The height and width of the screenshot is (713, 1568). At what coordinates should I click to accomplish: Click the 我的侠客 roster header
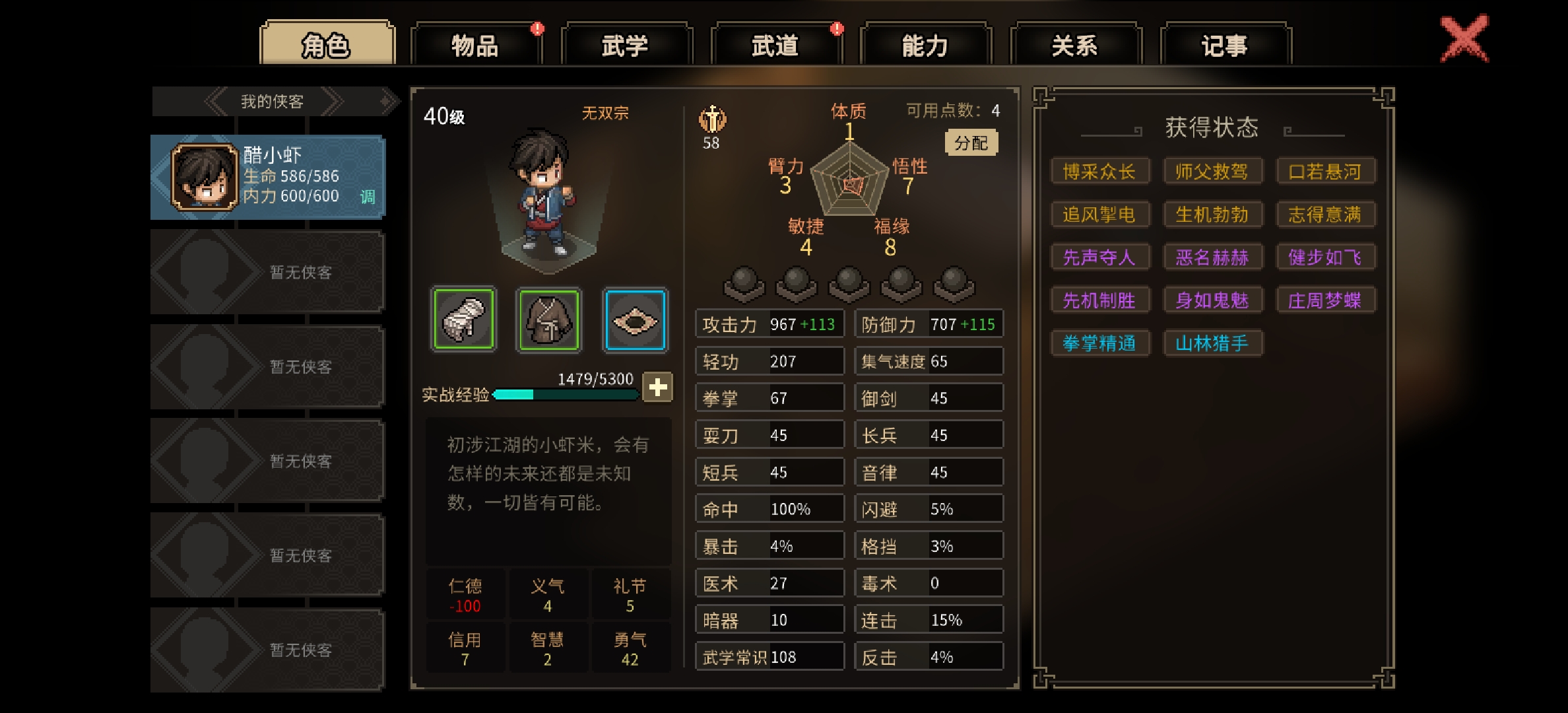click(x=272, y=102)
